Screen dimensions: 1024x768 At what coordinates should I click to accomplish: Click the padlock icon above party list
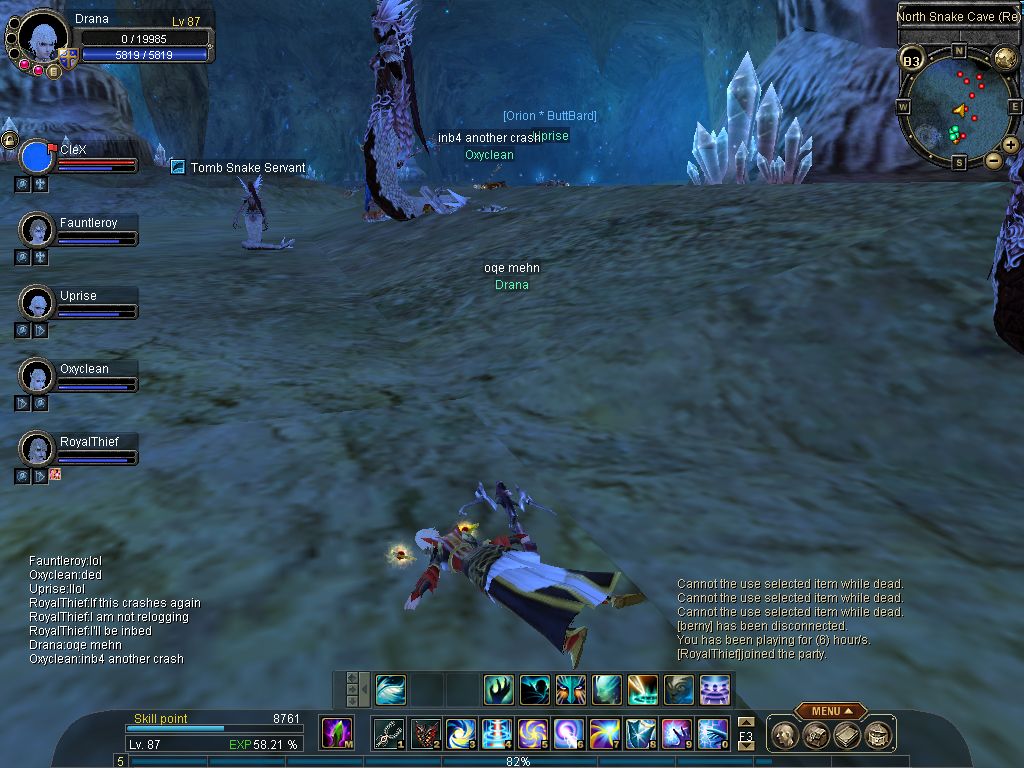coord(9,139)
